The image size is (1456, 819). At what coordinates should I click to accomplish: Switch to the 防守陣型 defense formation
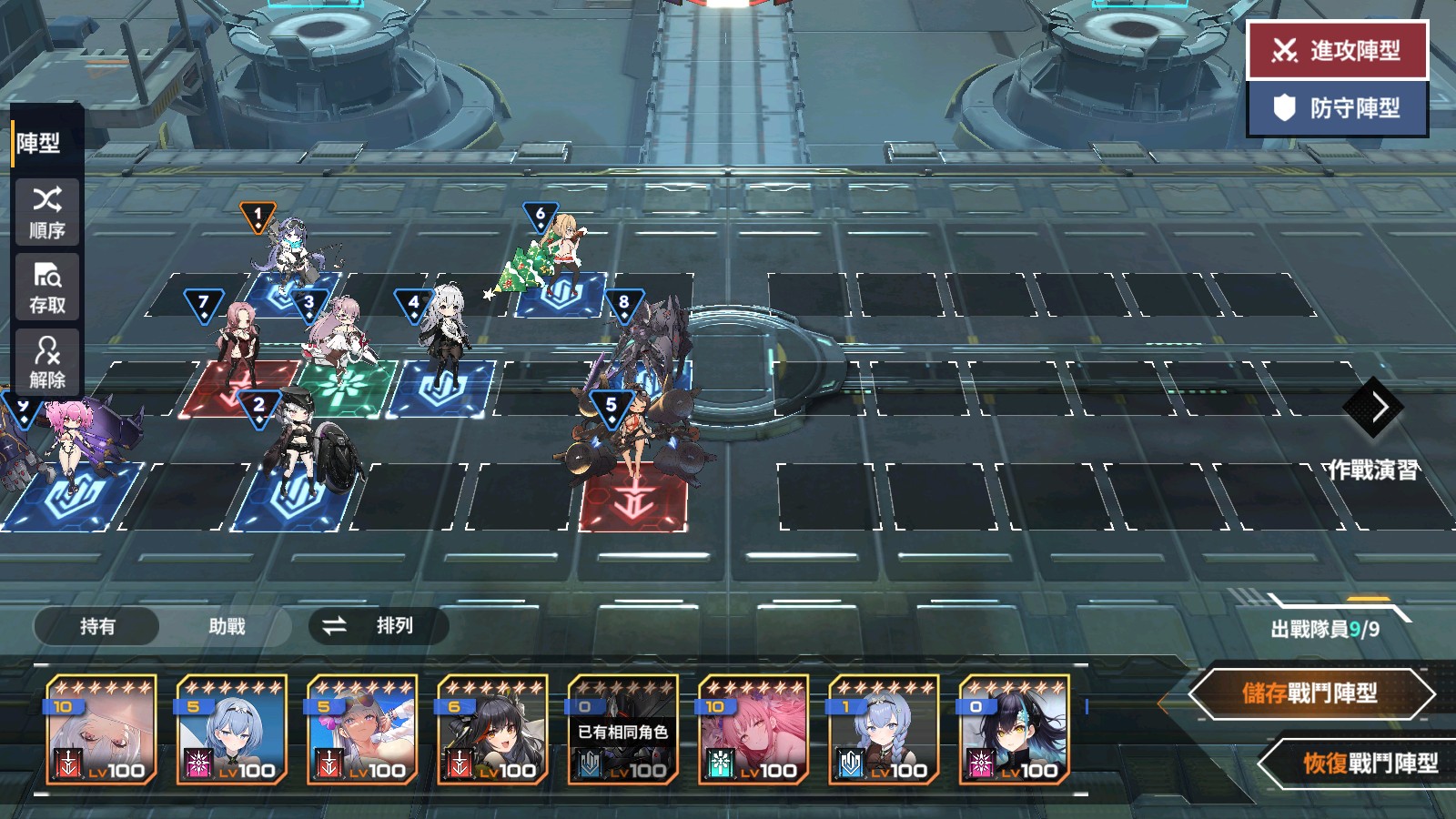pos(1337,108)
